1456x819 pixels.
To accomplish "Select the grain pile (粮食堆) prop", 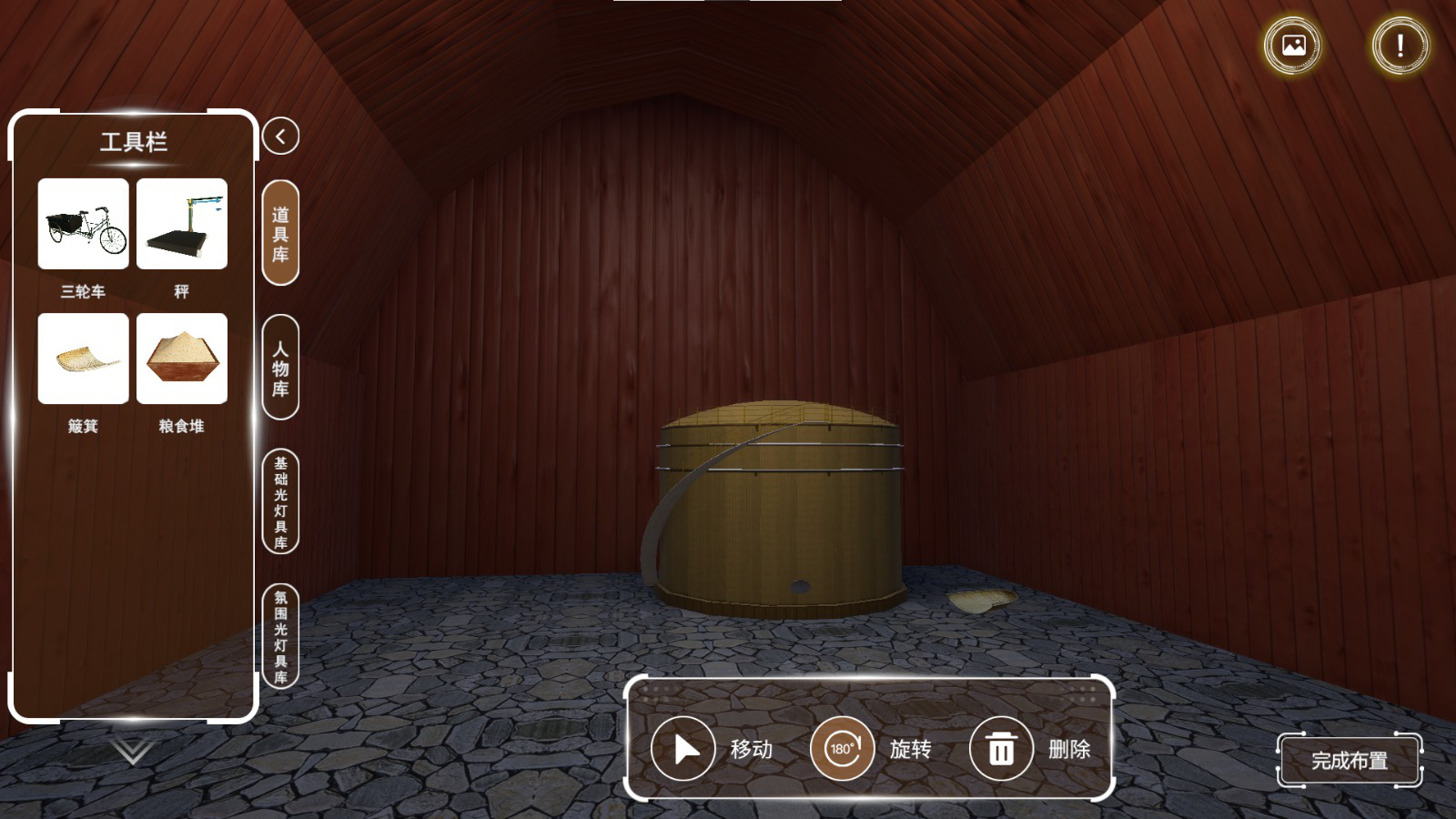I will tap(182, 359).
